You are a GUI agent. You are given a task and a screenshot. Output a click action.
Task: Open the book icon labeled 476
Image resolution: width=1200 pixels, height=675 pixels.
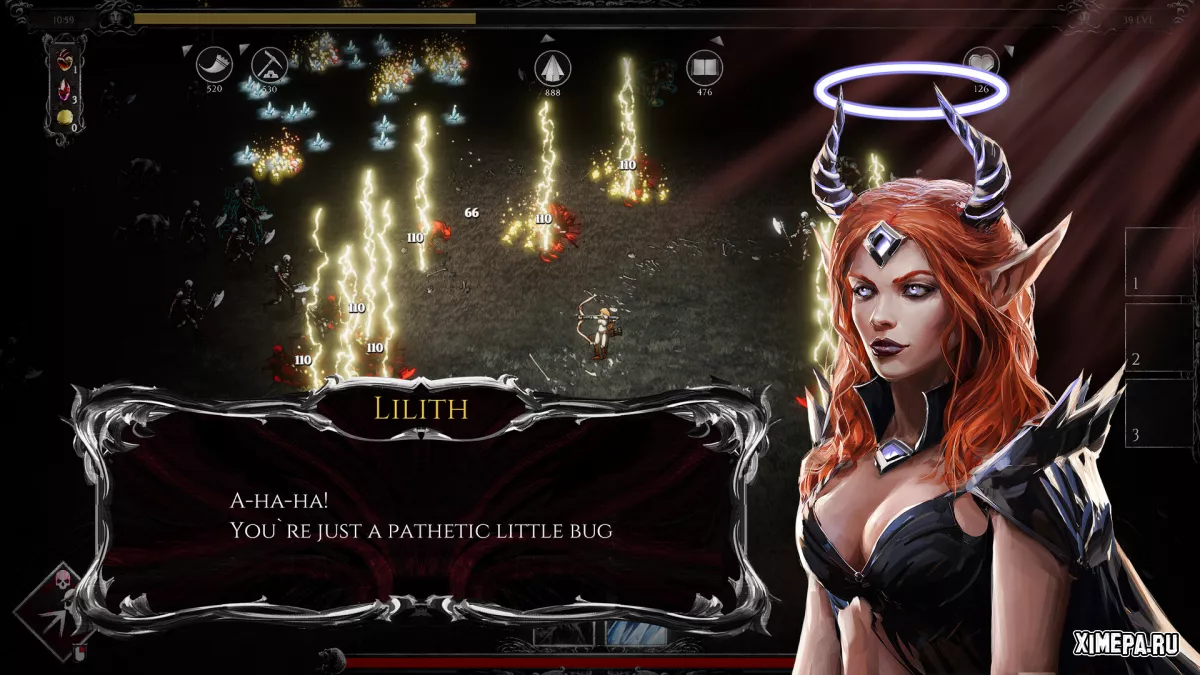(704, 67)
